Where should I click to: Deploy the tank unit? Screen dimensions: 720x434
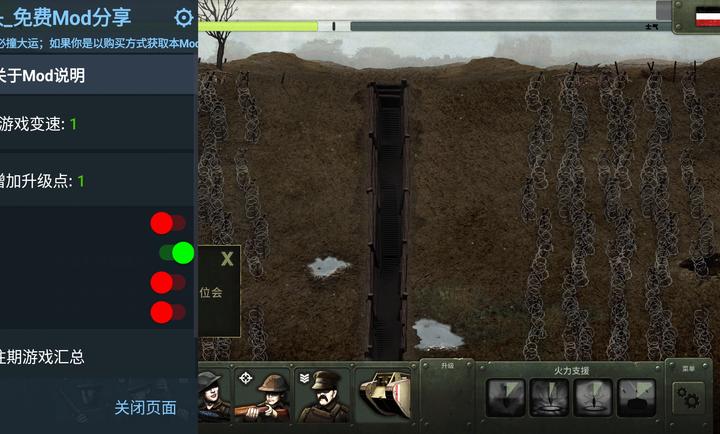pyautogui.click(x=385, y=395)
